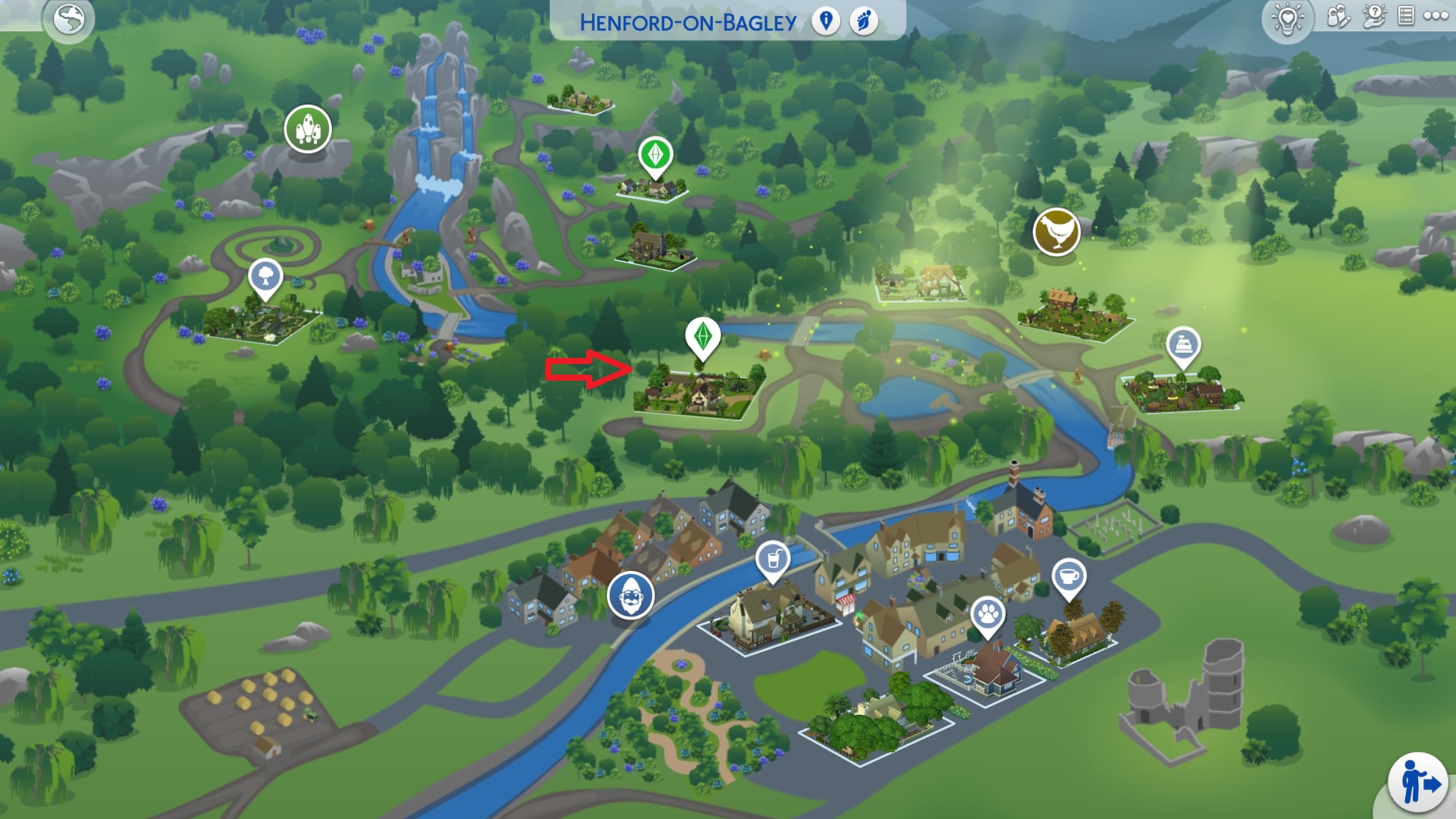Open the list panel icon

(x=1405, y=17)
